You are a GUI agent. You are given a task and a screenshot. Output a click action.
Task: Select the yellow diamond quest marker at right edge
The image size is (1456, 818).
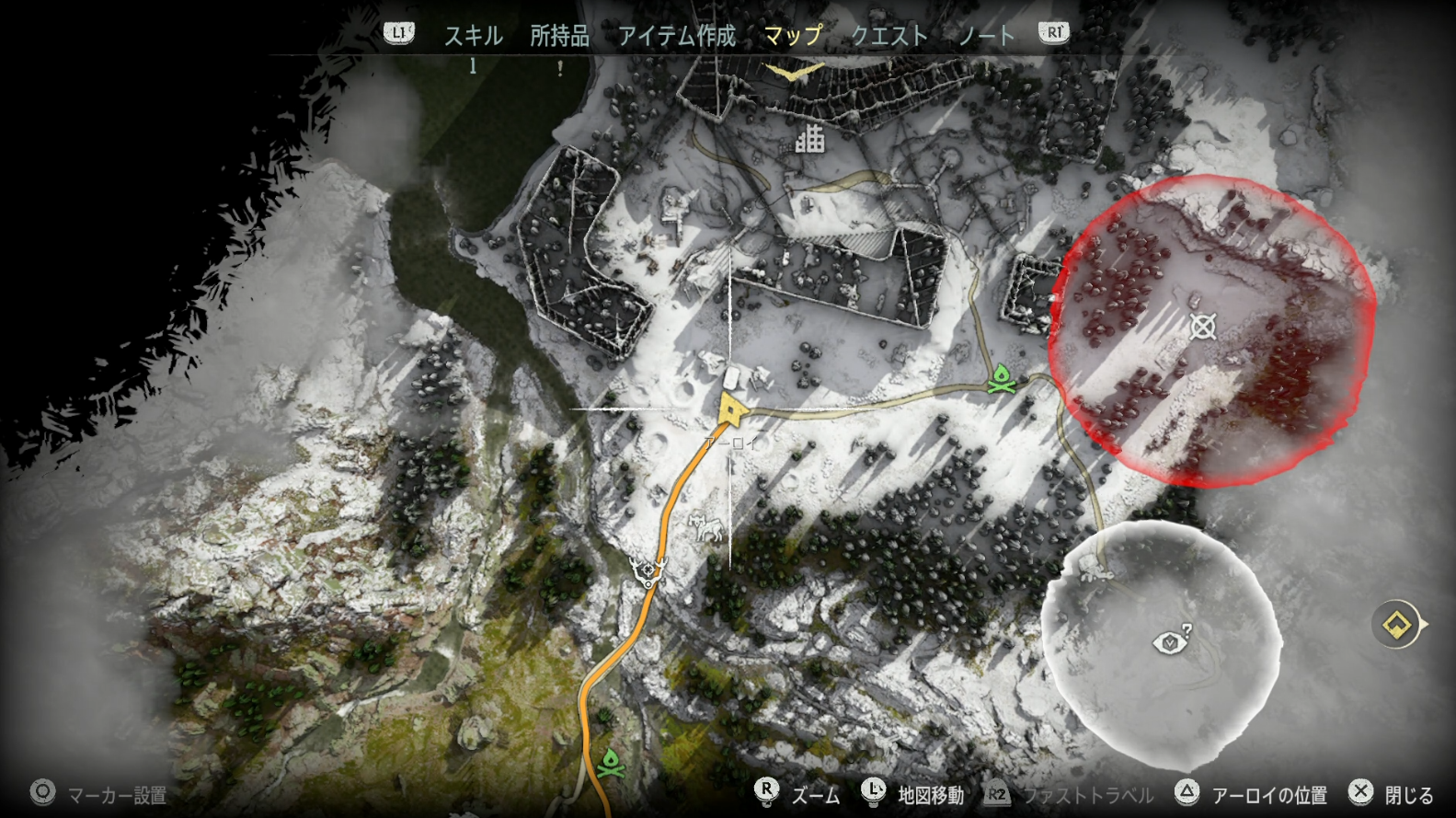click(1397, 625)
